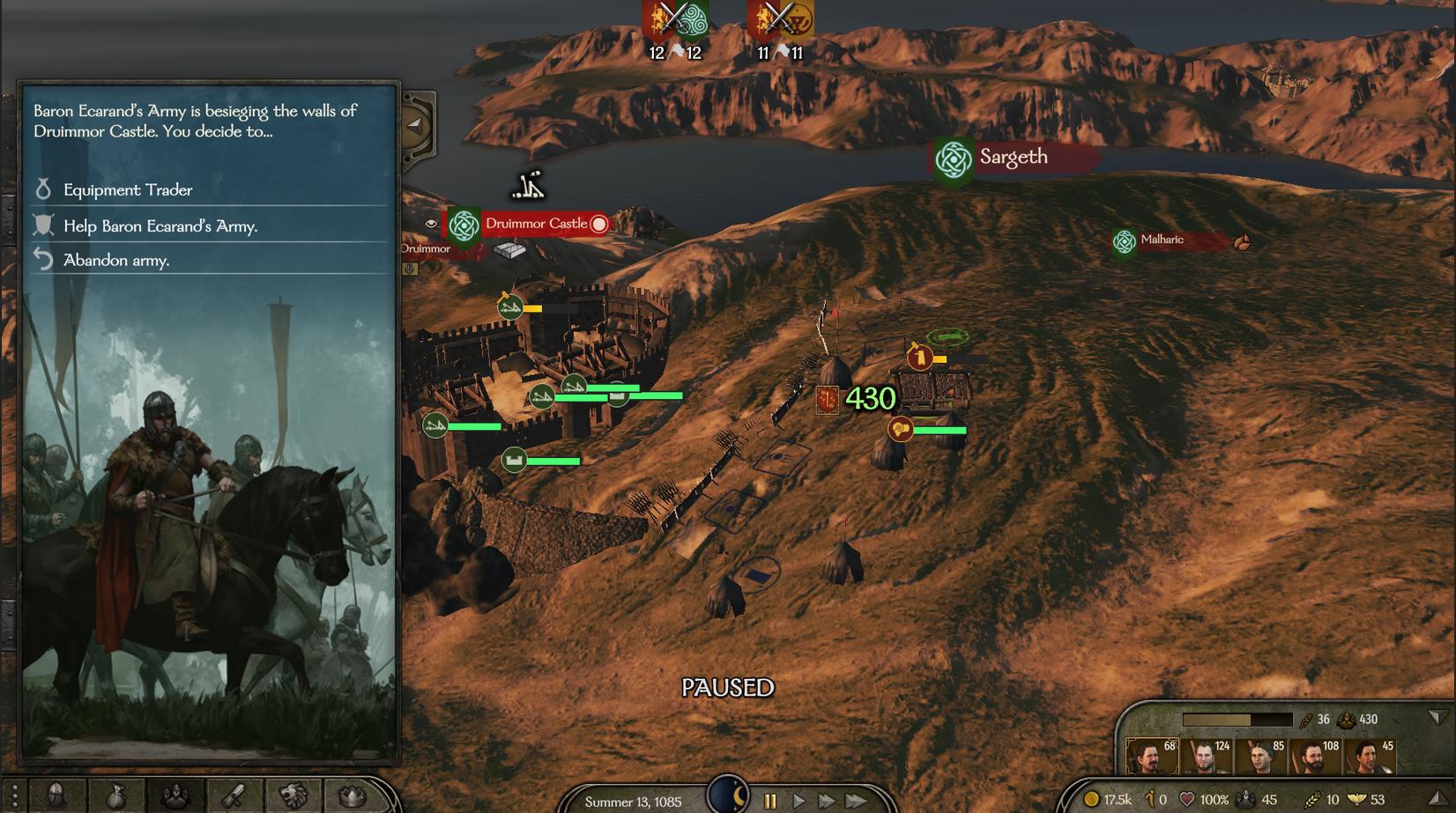This screenshot has height=813, width=1456.
Task: Open the party troops screen
Action: point(175,796)
